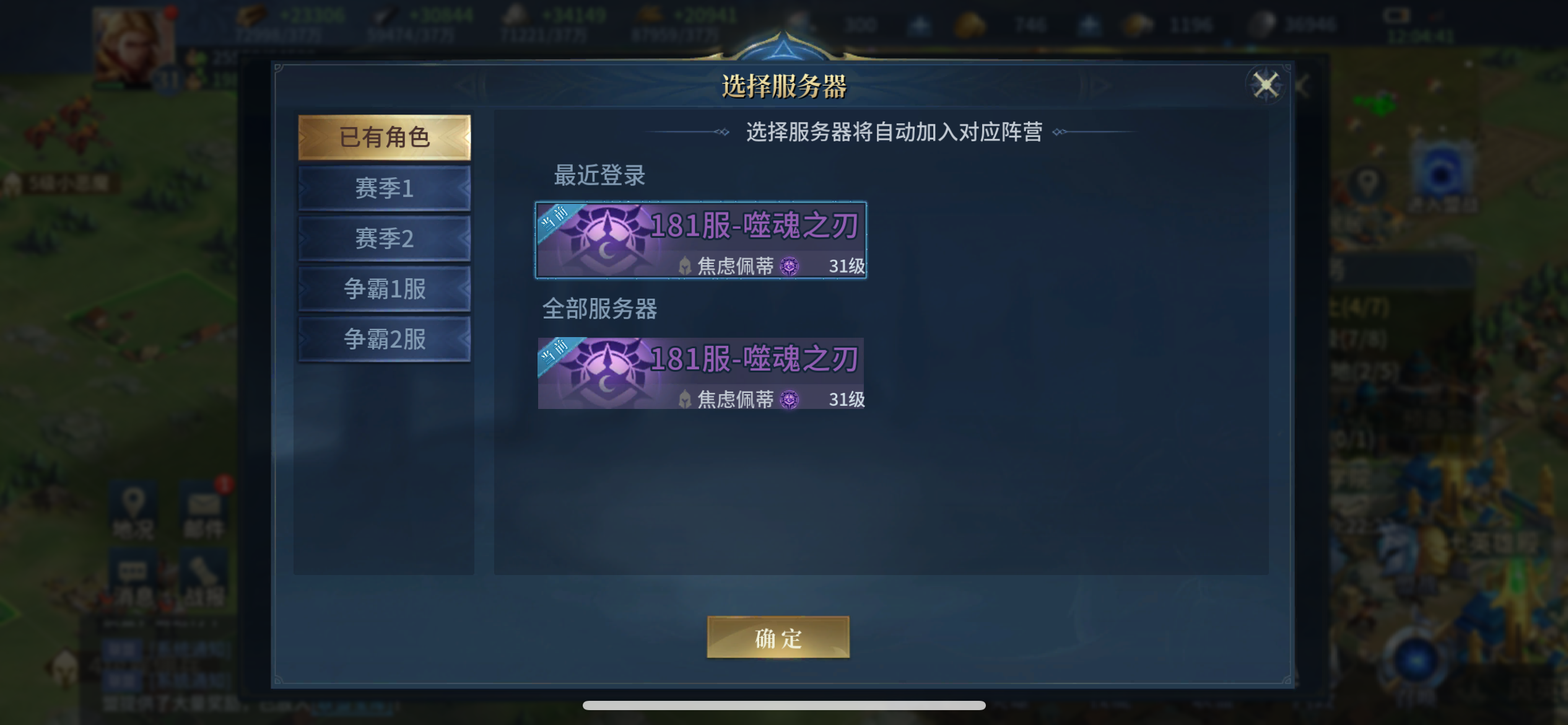
Task: Select the 已有角色 filter option
Action: pos(385,138)
